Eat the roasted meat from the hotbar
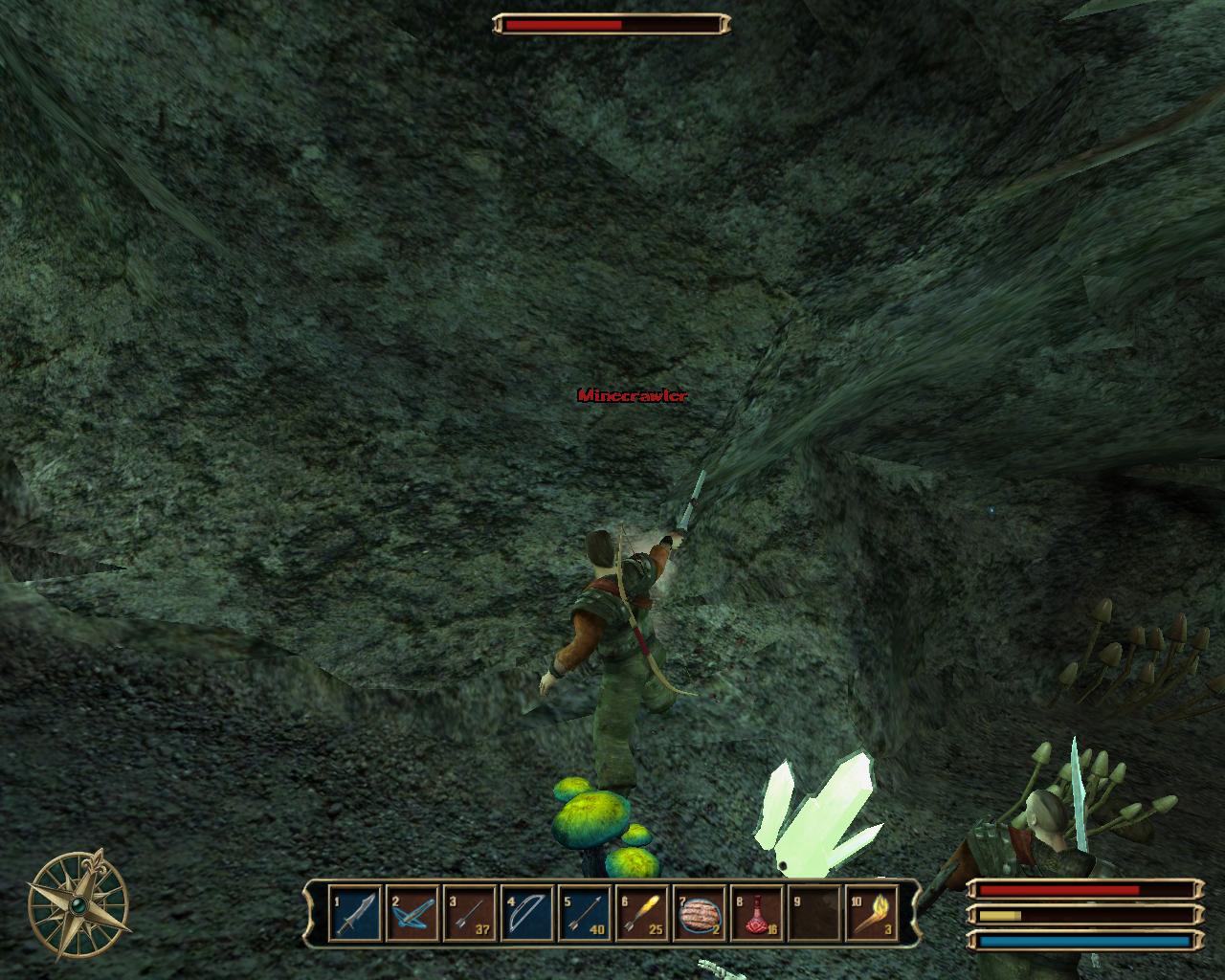 (699, 914)
